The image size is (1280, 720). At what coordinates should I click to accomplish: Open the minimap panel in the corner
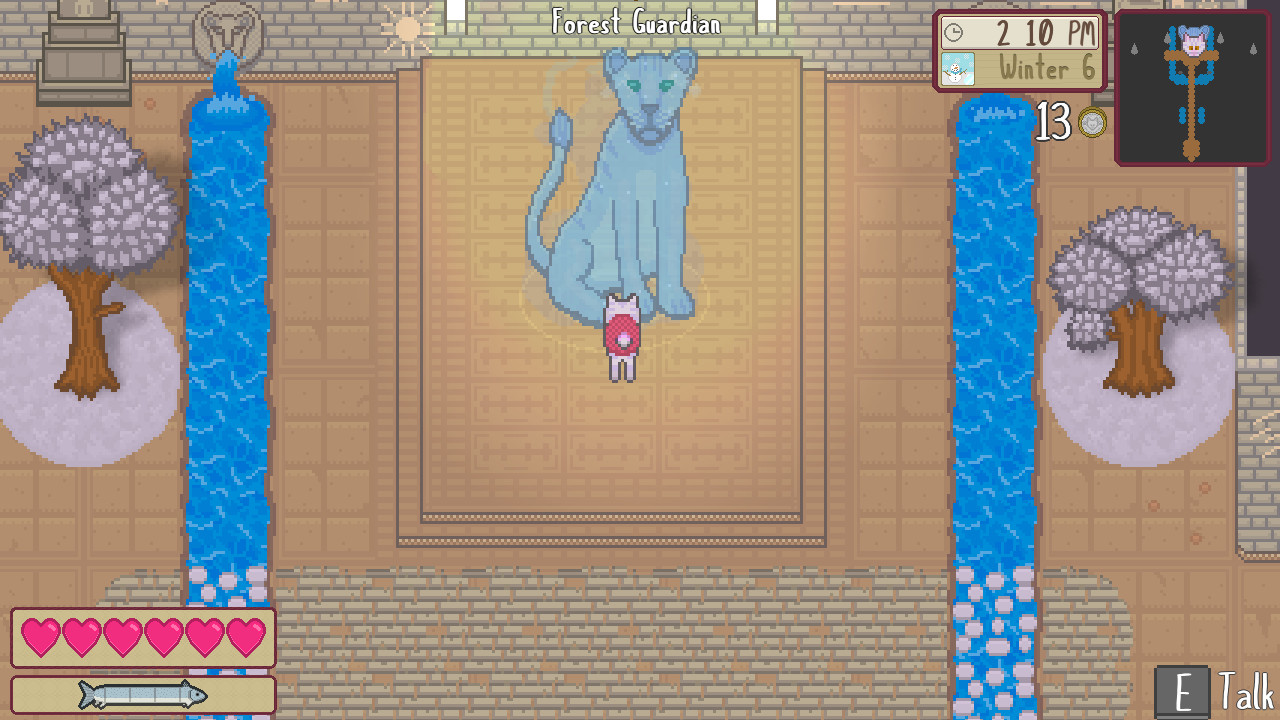click(x=1192, y=88)
